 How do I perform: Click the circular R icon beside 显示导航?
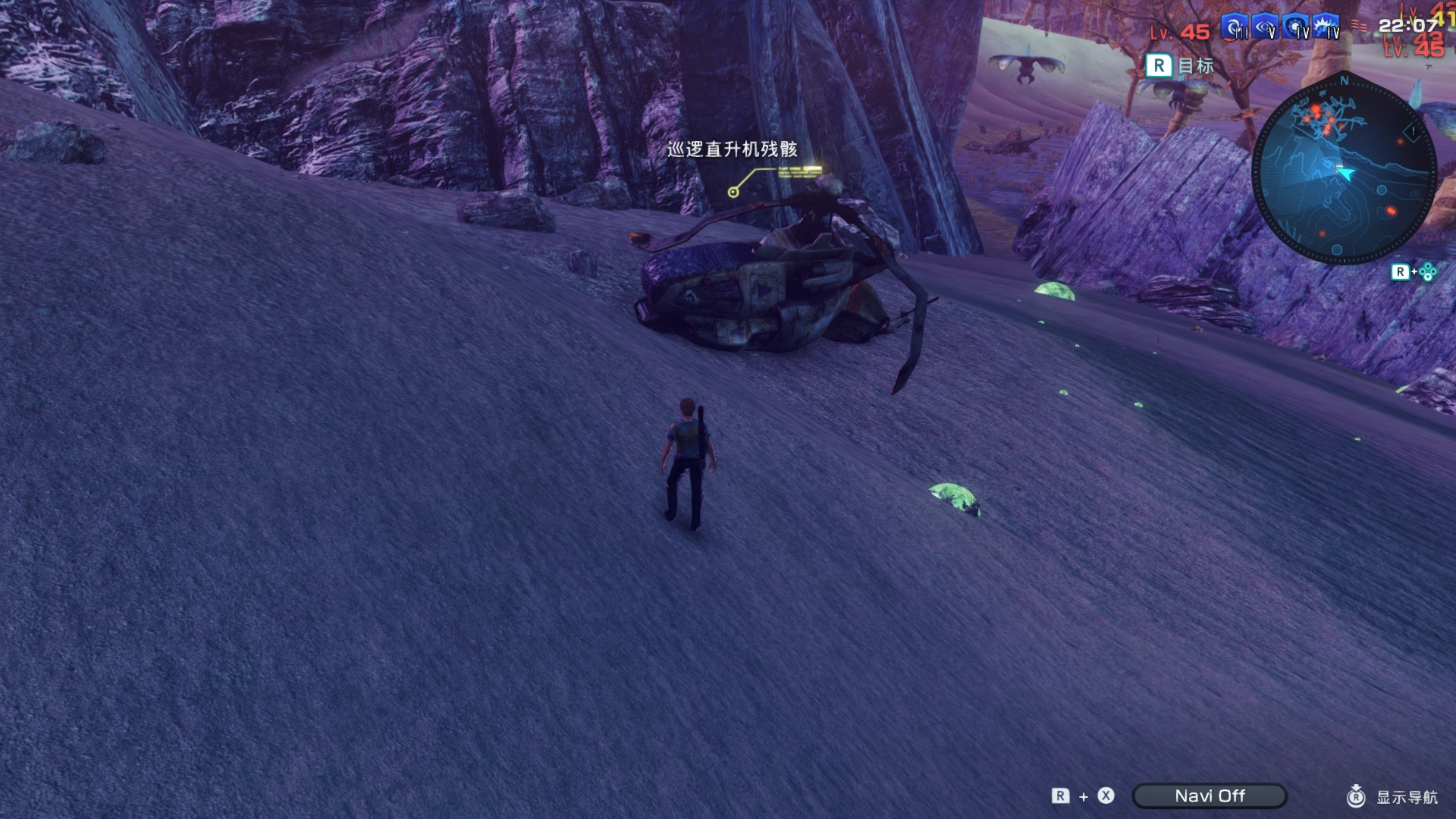click(1357, 797)
